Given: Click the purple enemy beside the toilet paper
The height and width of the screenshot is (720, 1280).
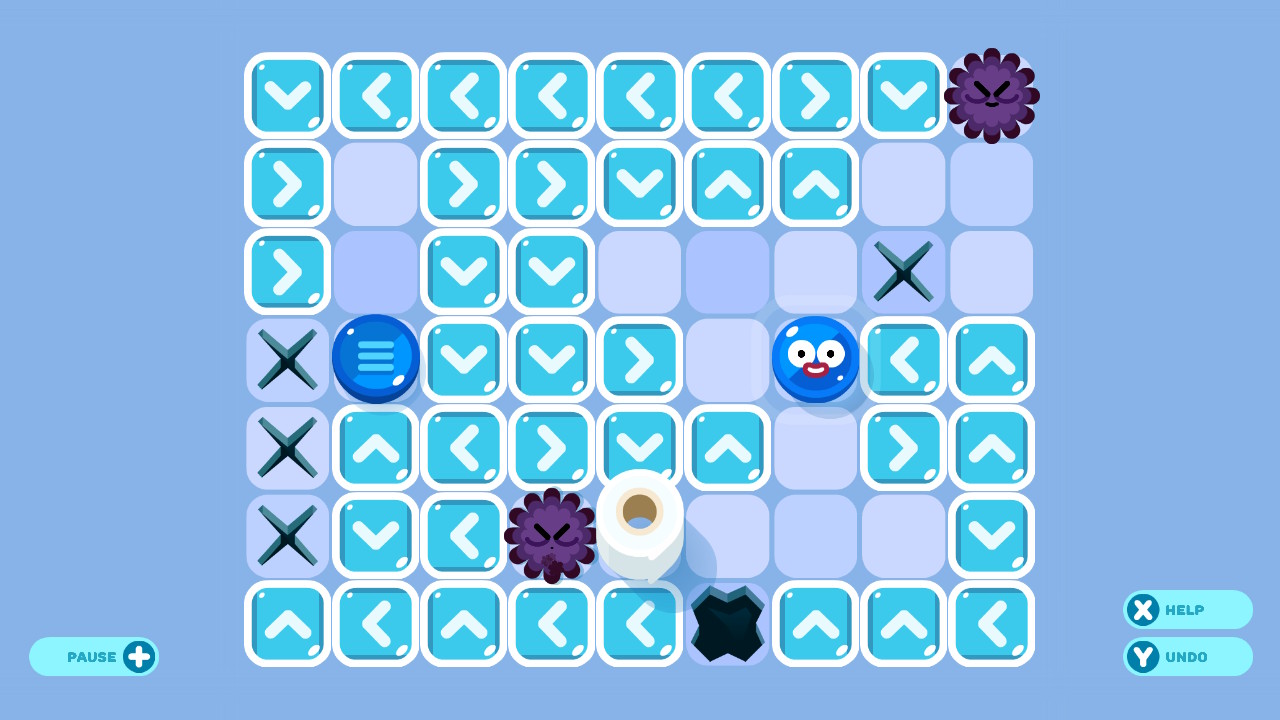Looking at the screenshot, I should pos(551,535).
